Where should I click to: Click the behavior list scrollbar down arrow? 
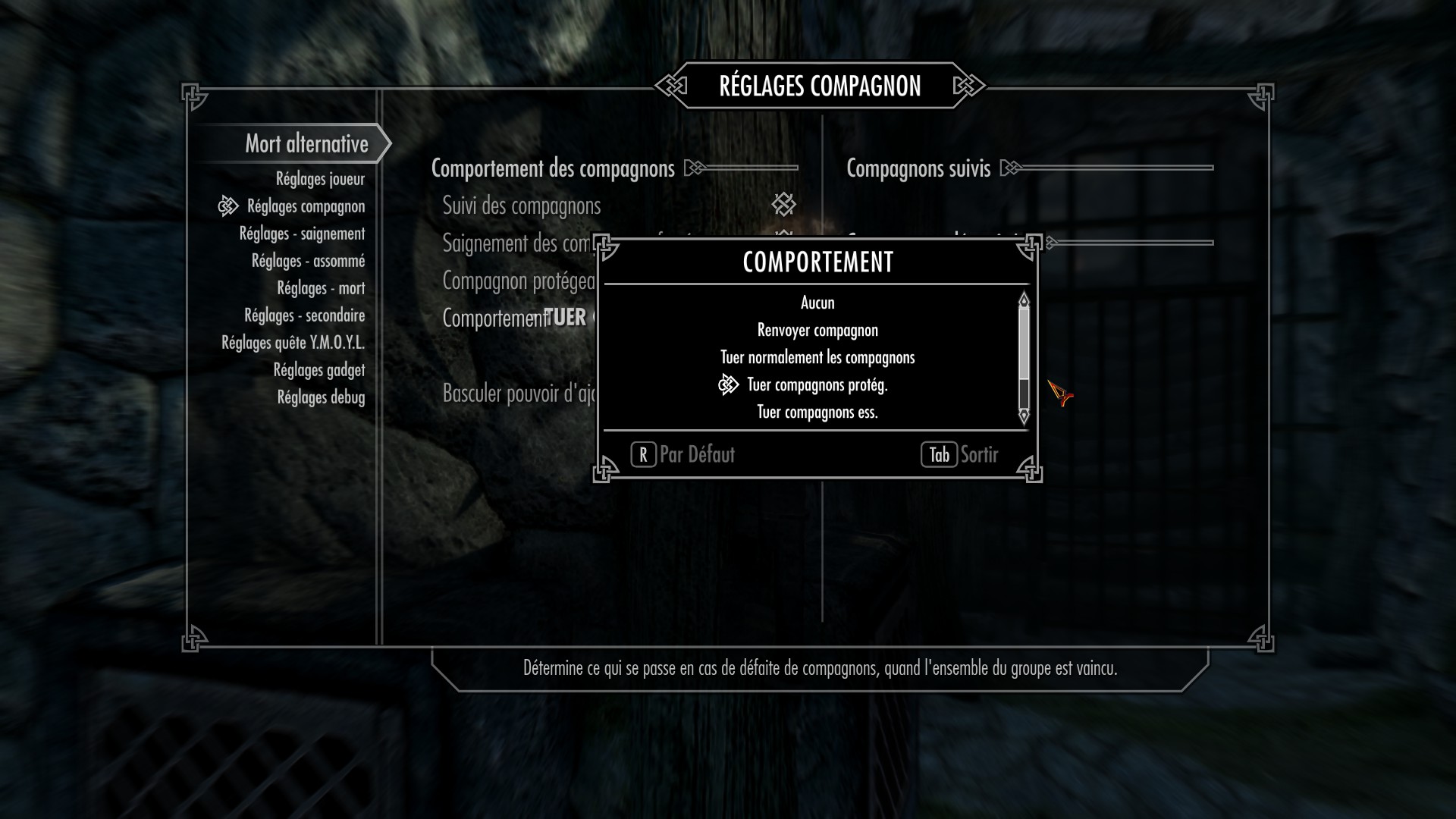tap(1024, 416)
